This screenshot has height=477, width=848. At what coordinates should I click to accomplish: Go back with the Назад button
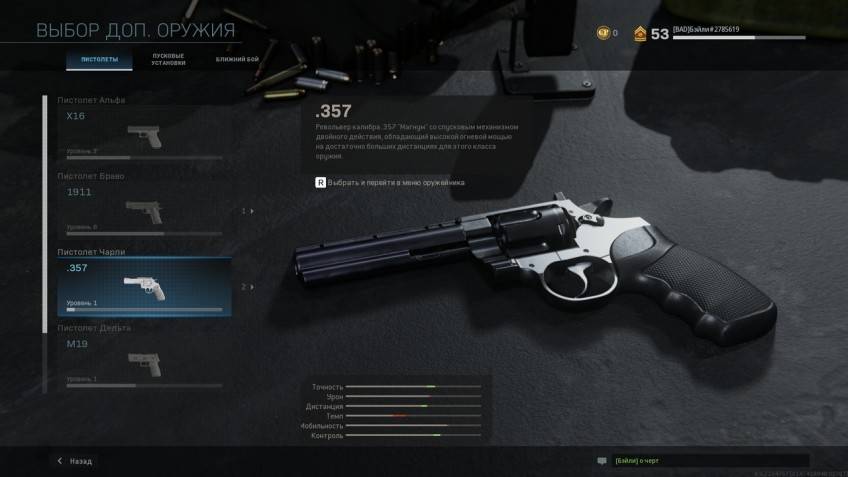pyautogui.click(x=75, y=461)
